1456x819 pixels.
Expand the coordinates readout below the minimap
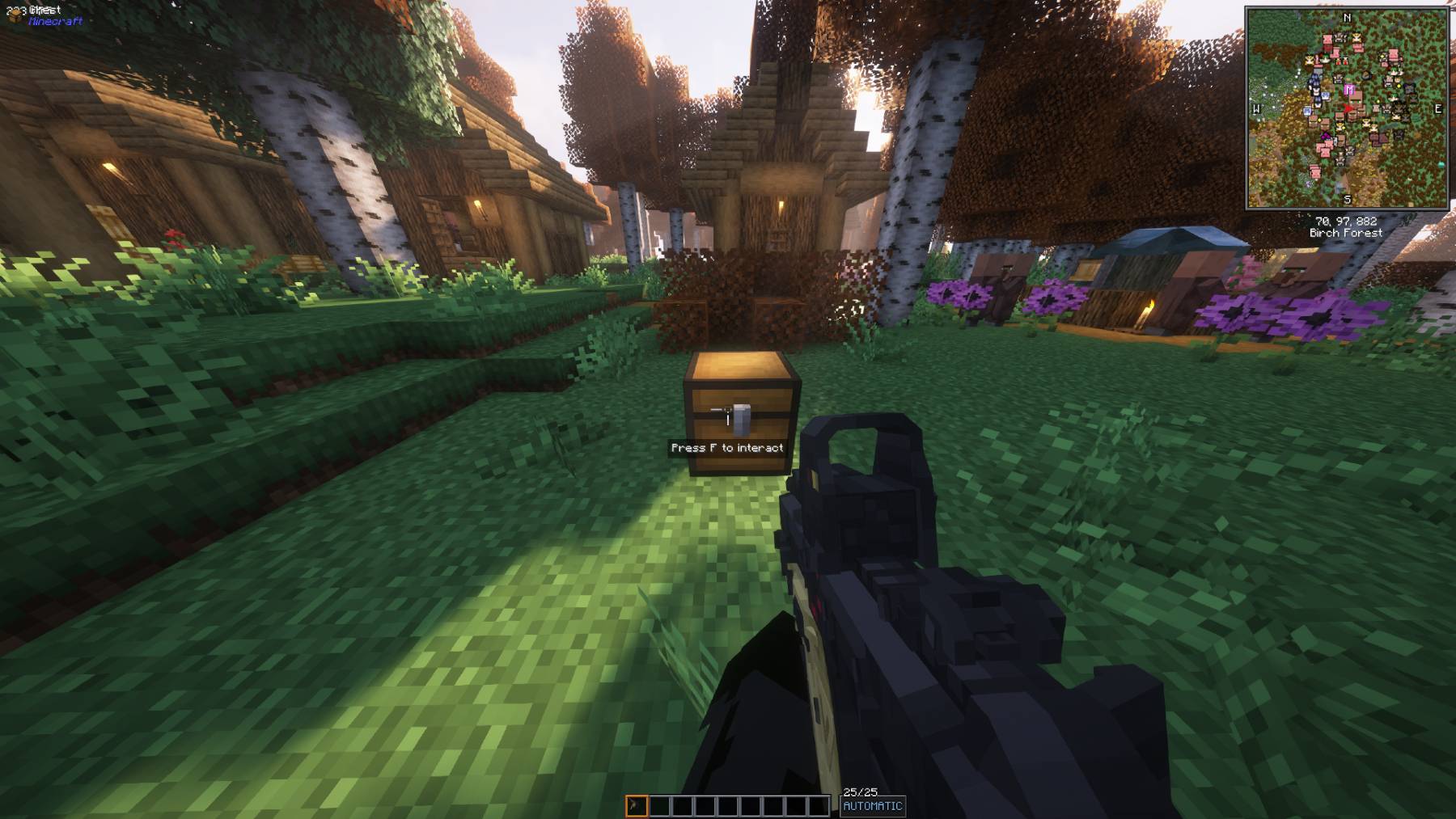(1347, 220)
